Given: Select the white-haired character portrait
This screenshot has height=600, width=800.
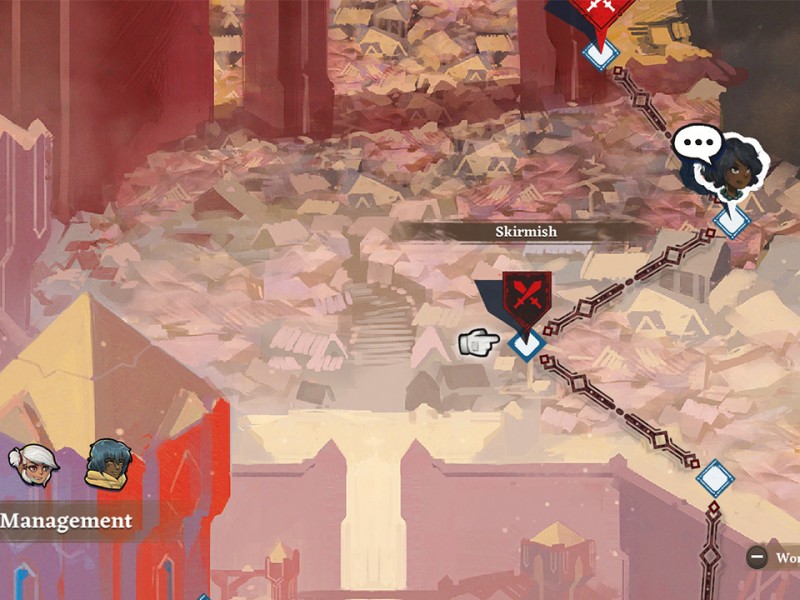Looking at the screenshot, I should [34, 465].
